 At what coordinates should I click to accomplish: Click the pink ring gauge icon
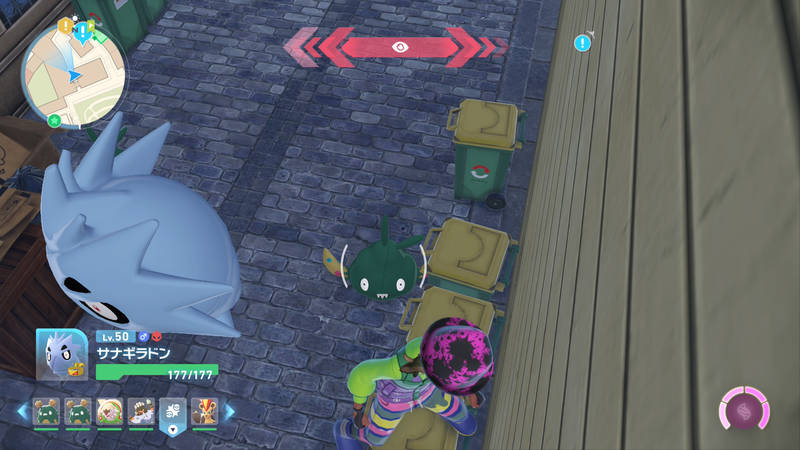click(745, 410)
